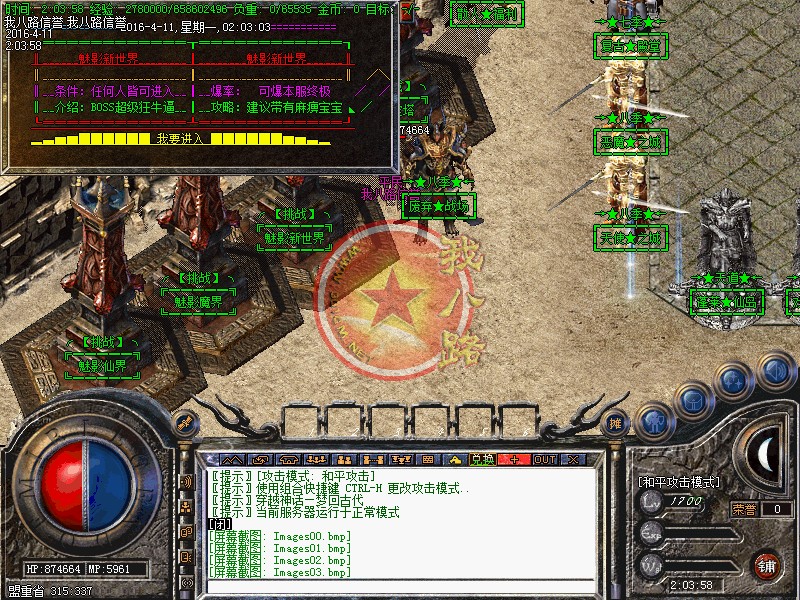Open the bag inventory round button
800x600 pixels.
[692, 402]
